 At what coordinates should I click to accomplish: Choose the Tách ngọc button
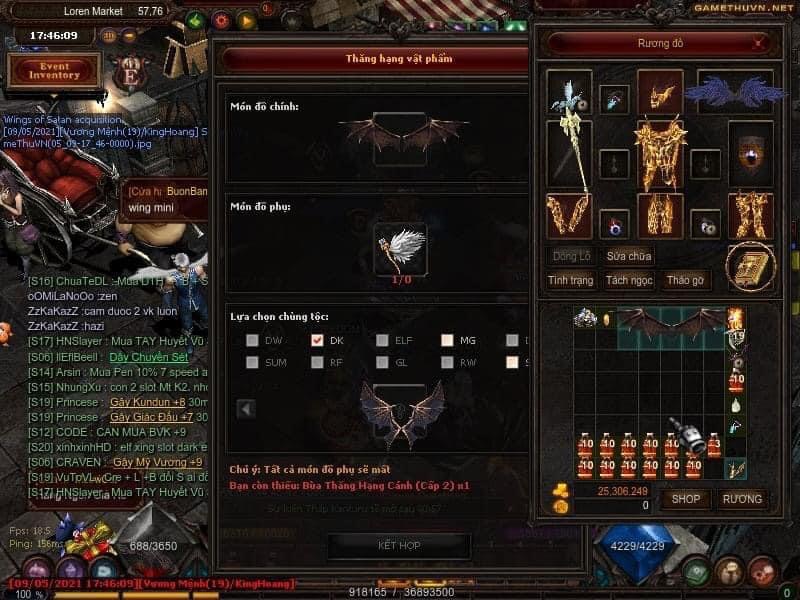pos(628,281)
